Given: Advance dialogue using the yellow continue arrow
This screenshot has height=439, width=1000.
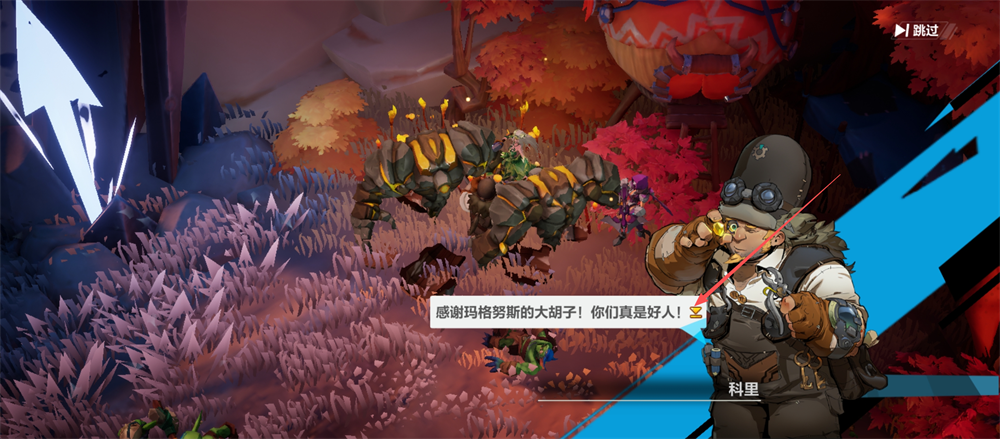Looking at the screenshot, I should [695, 313].
